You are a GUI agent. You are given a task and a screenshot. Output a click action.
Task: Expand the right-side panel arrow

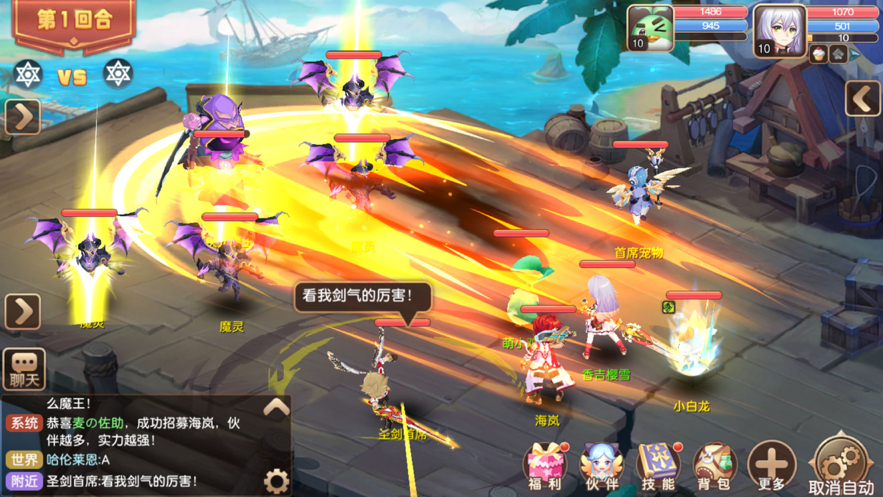pos(862,99)
